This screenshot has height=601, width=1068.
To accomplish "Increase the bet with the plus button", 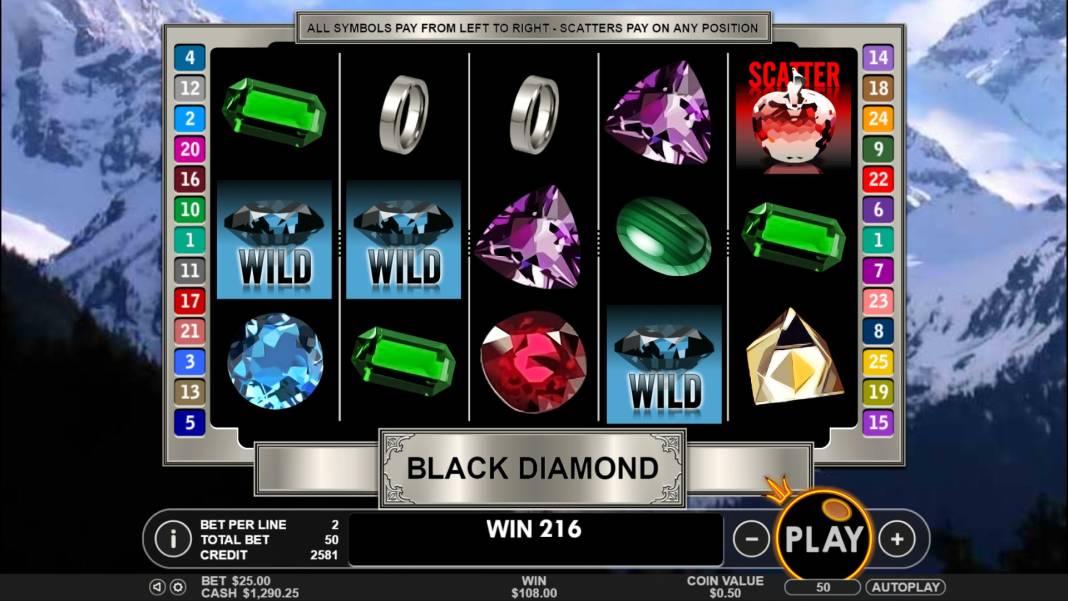I will pos(897,539).
